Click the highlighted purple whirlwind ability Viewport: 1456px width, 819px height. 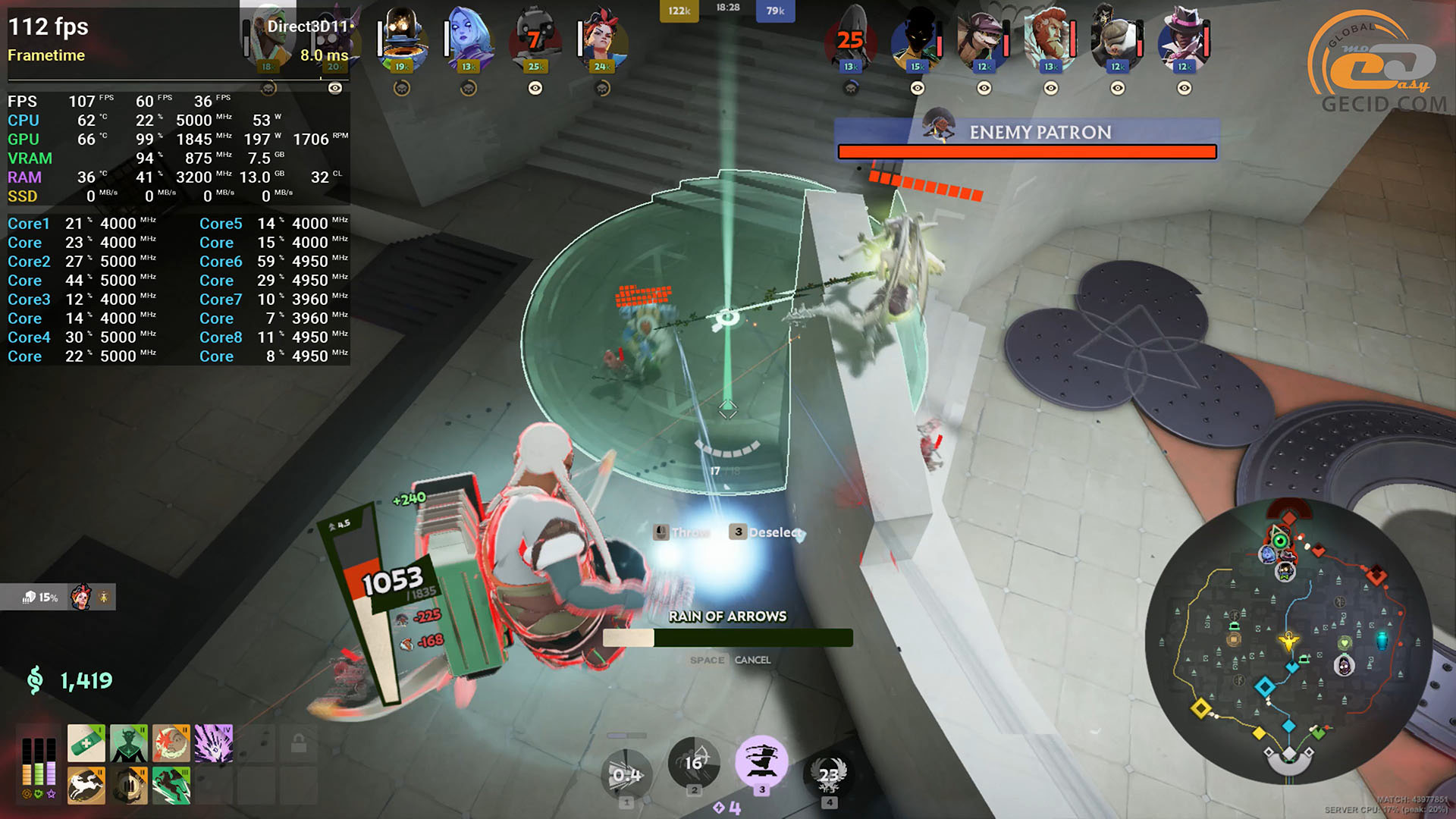(761, 761)
